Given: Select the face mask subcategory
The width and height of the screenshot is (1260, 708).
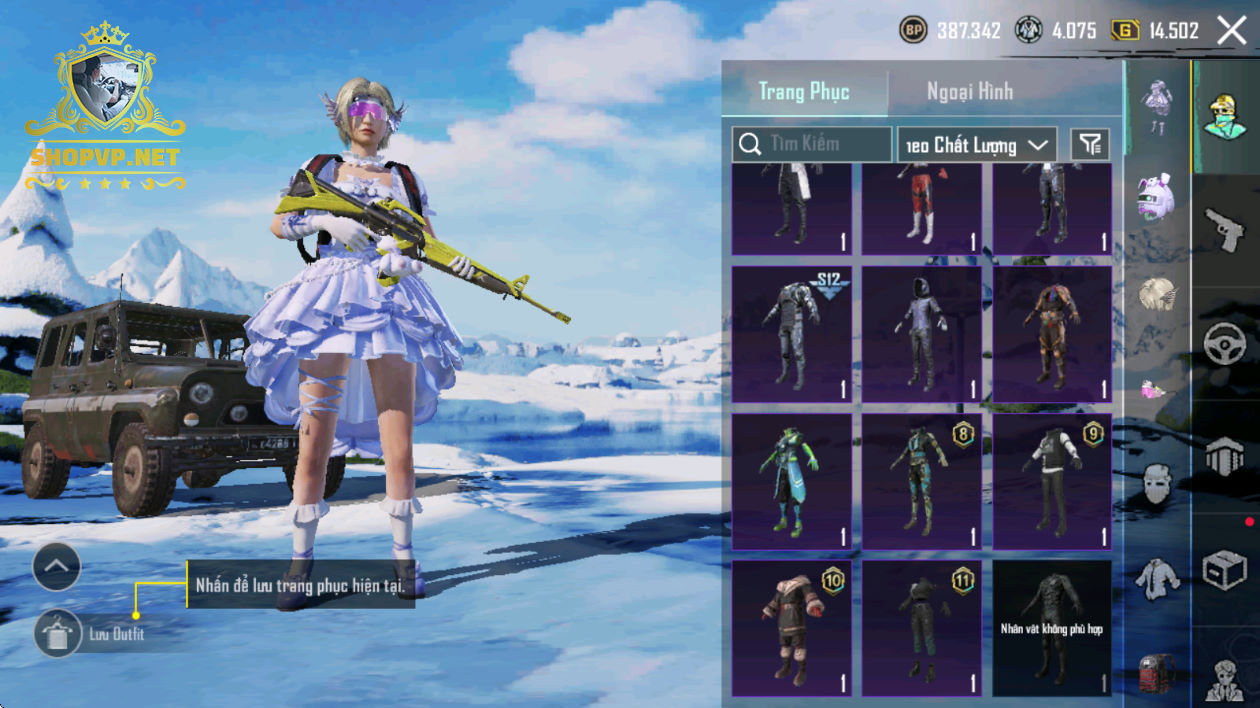Looking at the screenshot, I should tap(1156, 486).
